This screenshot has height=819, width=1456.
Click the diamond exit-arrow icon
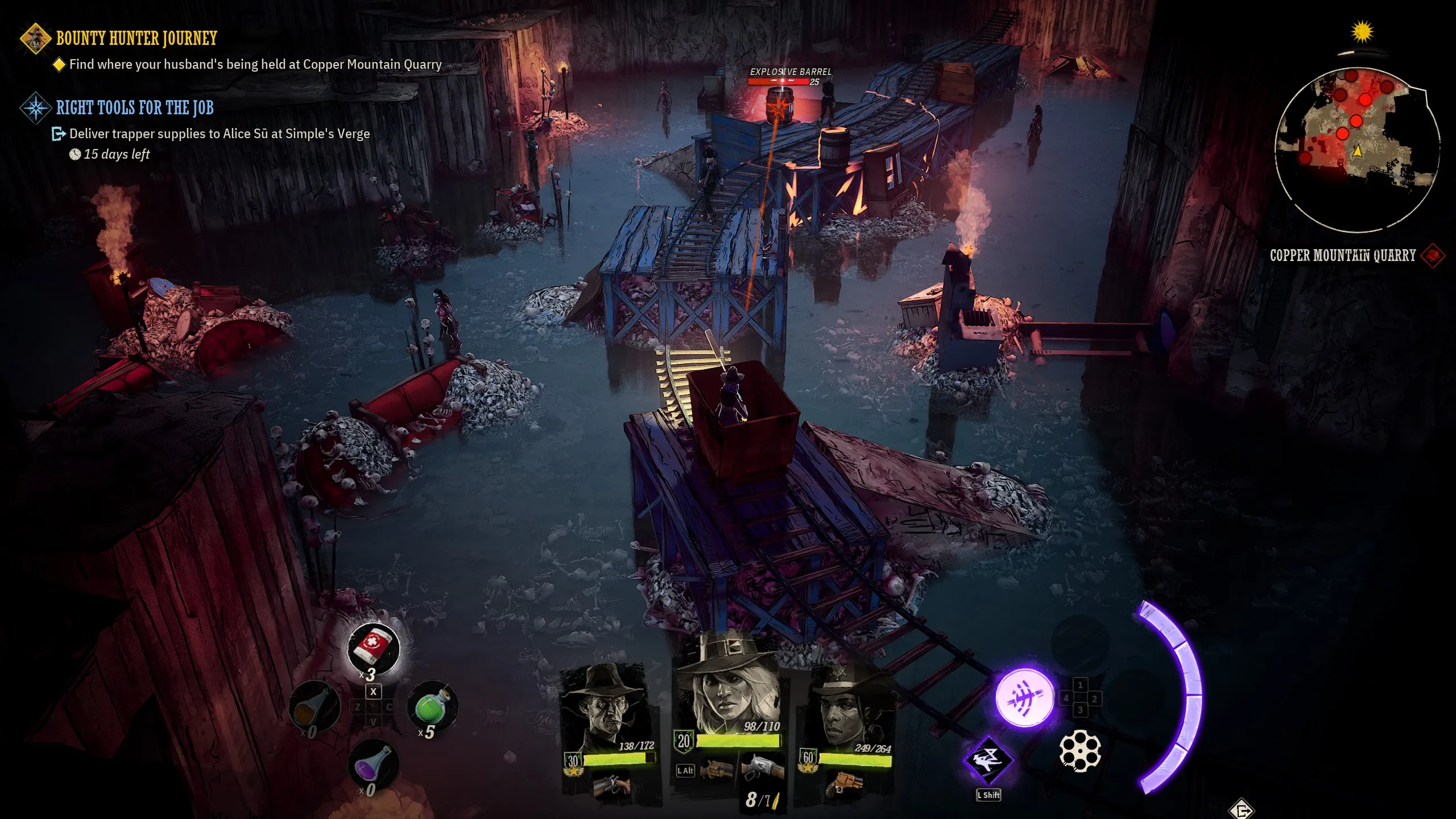pos(1242,809)
